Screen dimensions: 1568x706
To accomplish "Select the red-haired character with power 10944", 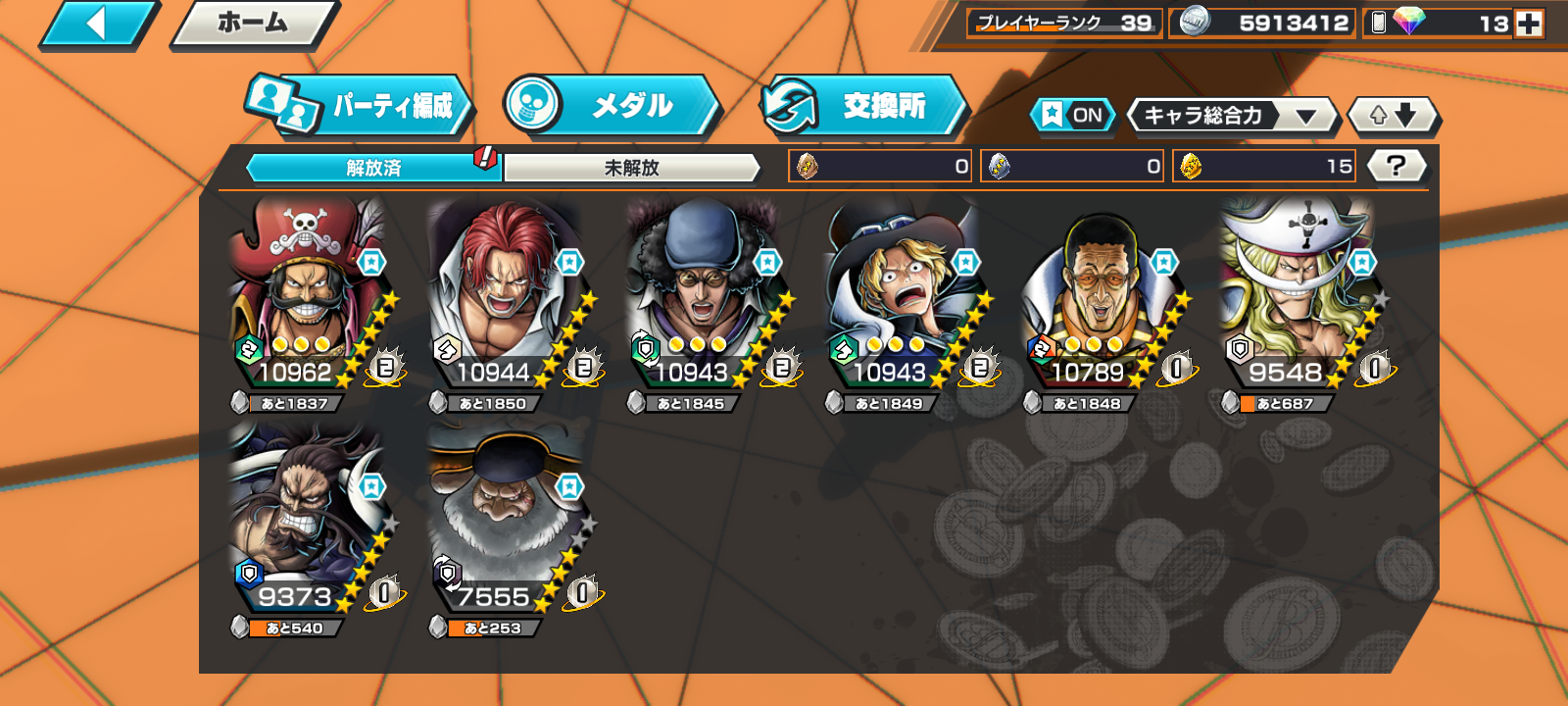I will click(x=504, y=294).
